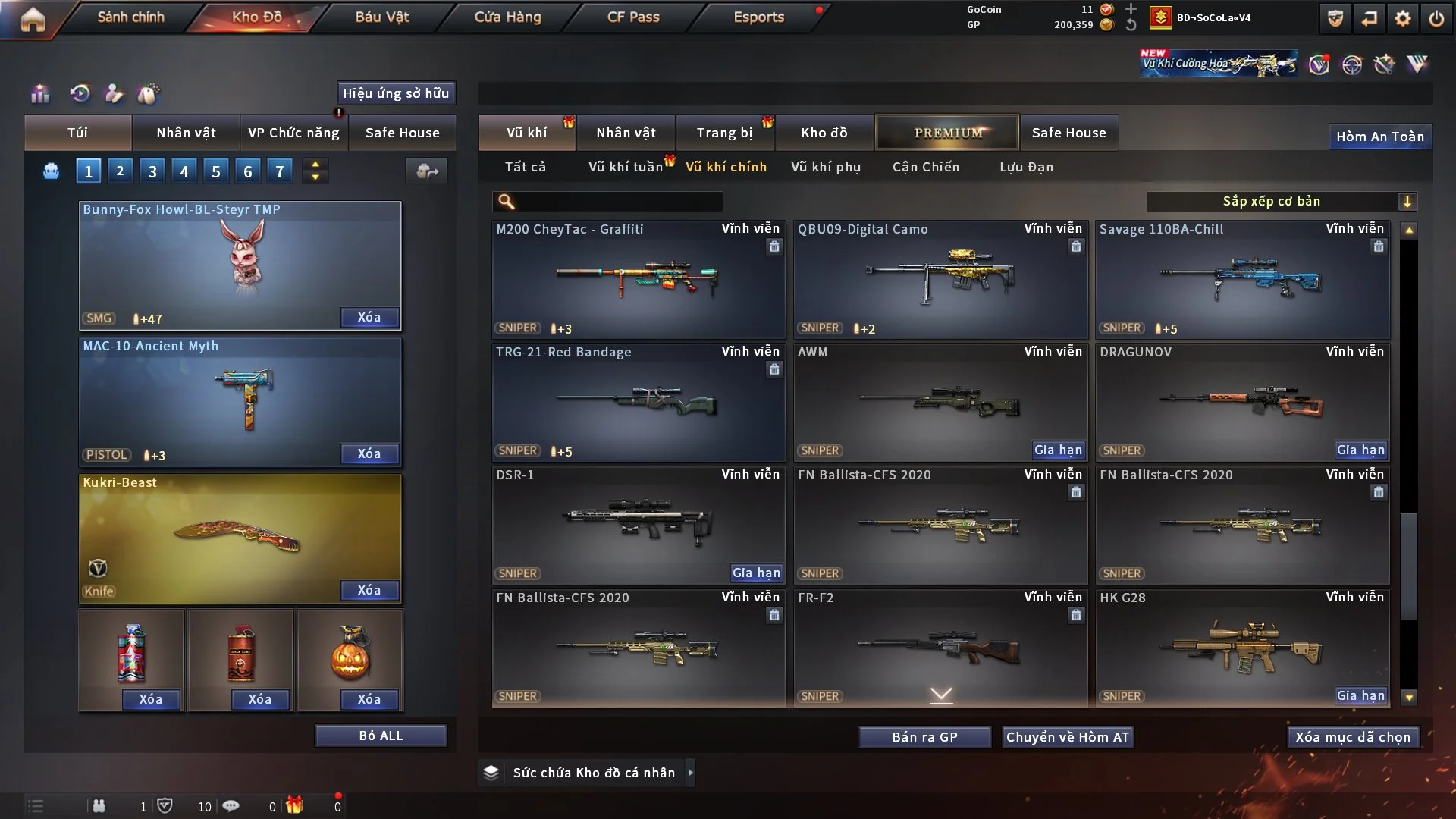
Task: Open the V emblem icon with red notification dot
Action: (1319, 65)
